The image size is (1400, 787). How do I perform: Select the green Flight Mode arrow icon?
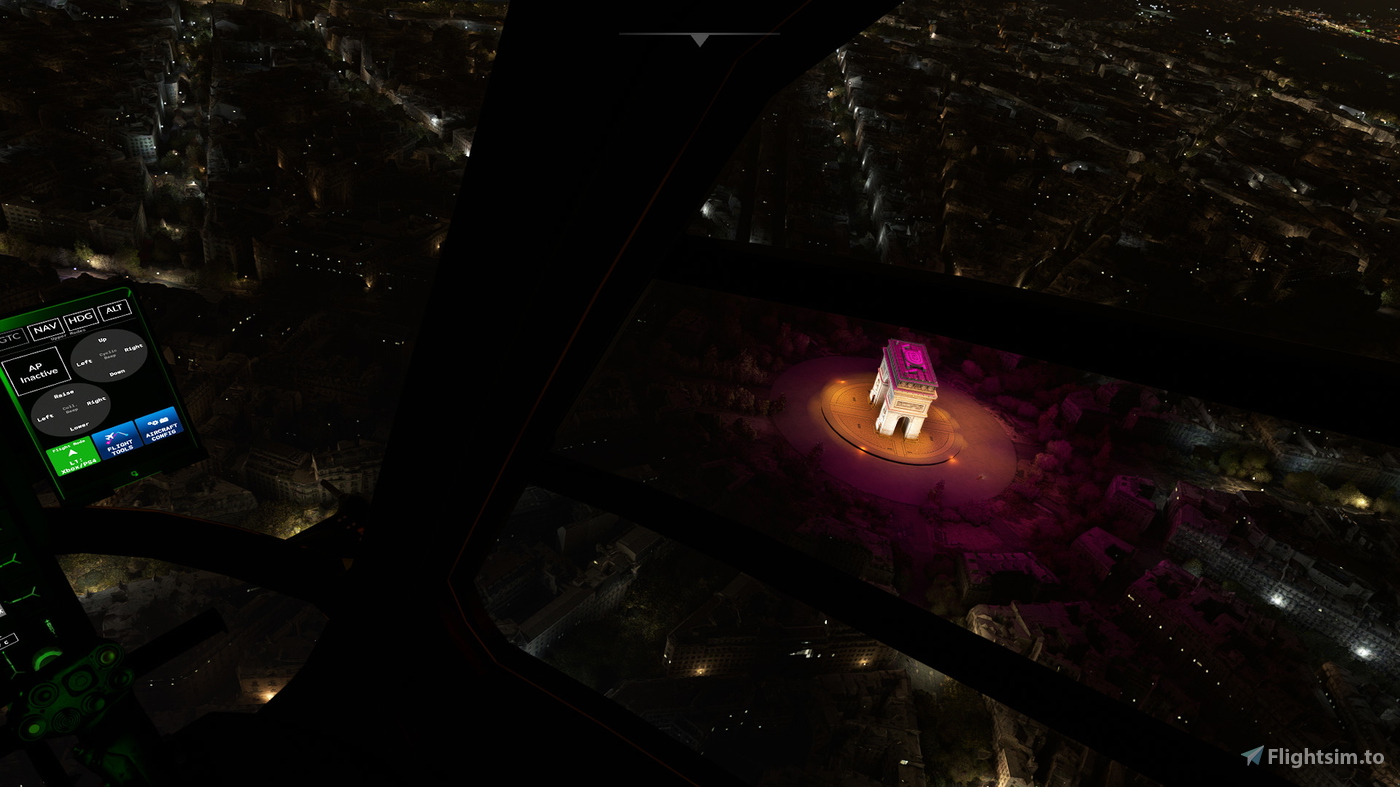tap(71, 451)
